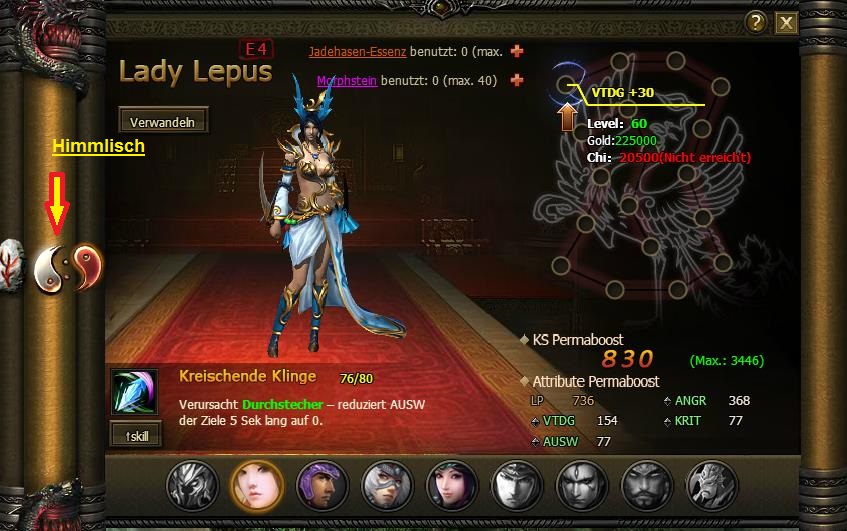Choose the masked grey-haired hero portrait
This screenshot has width=847, height=531.
[387, 485]
